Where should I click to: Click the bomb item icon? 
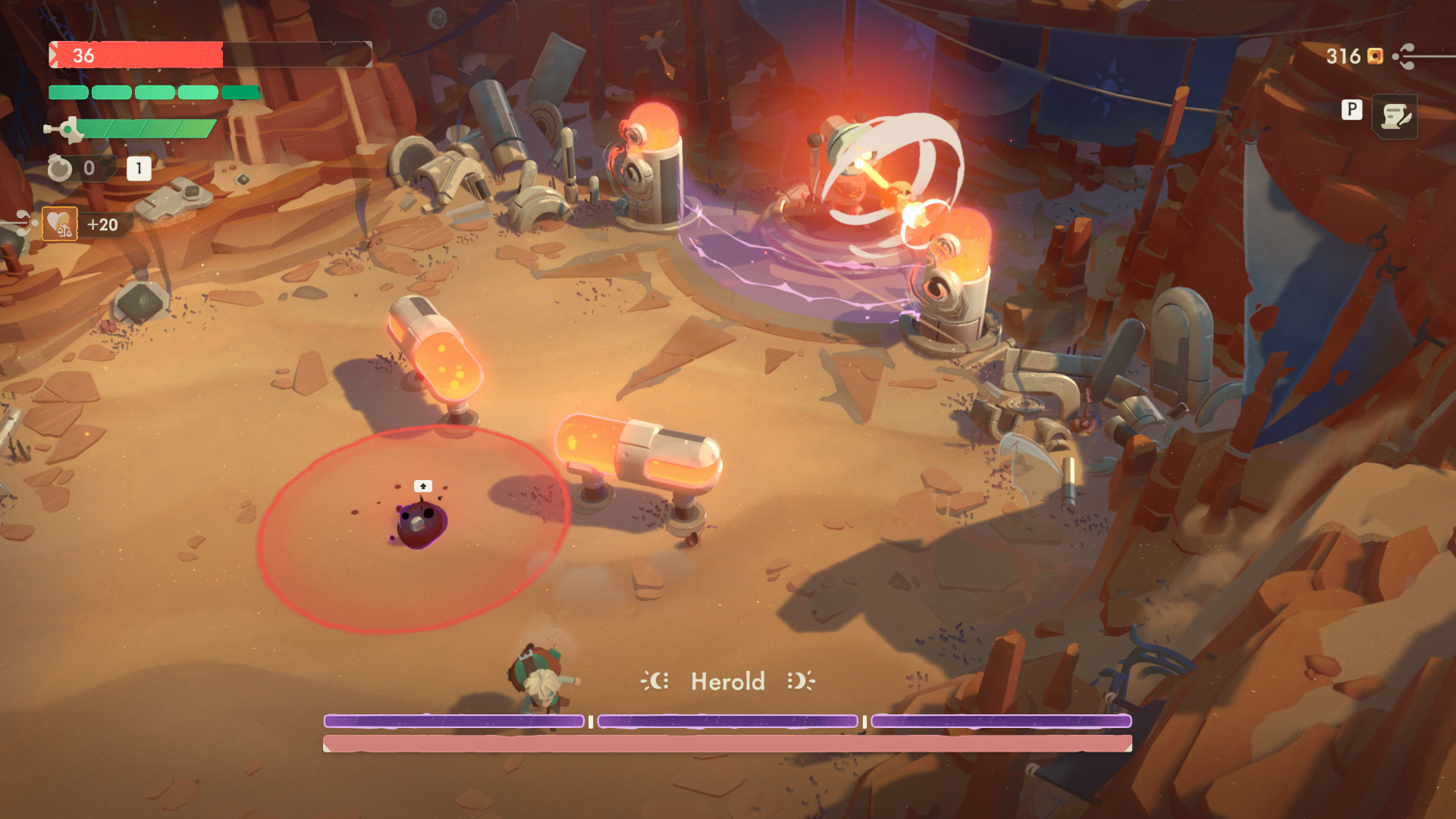click(x=60, y=168)
